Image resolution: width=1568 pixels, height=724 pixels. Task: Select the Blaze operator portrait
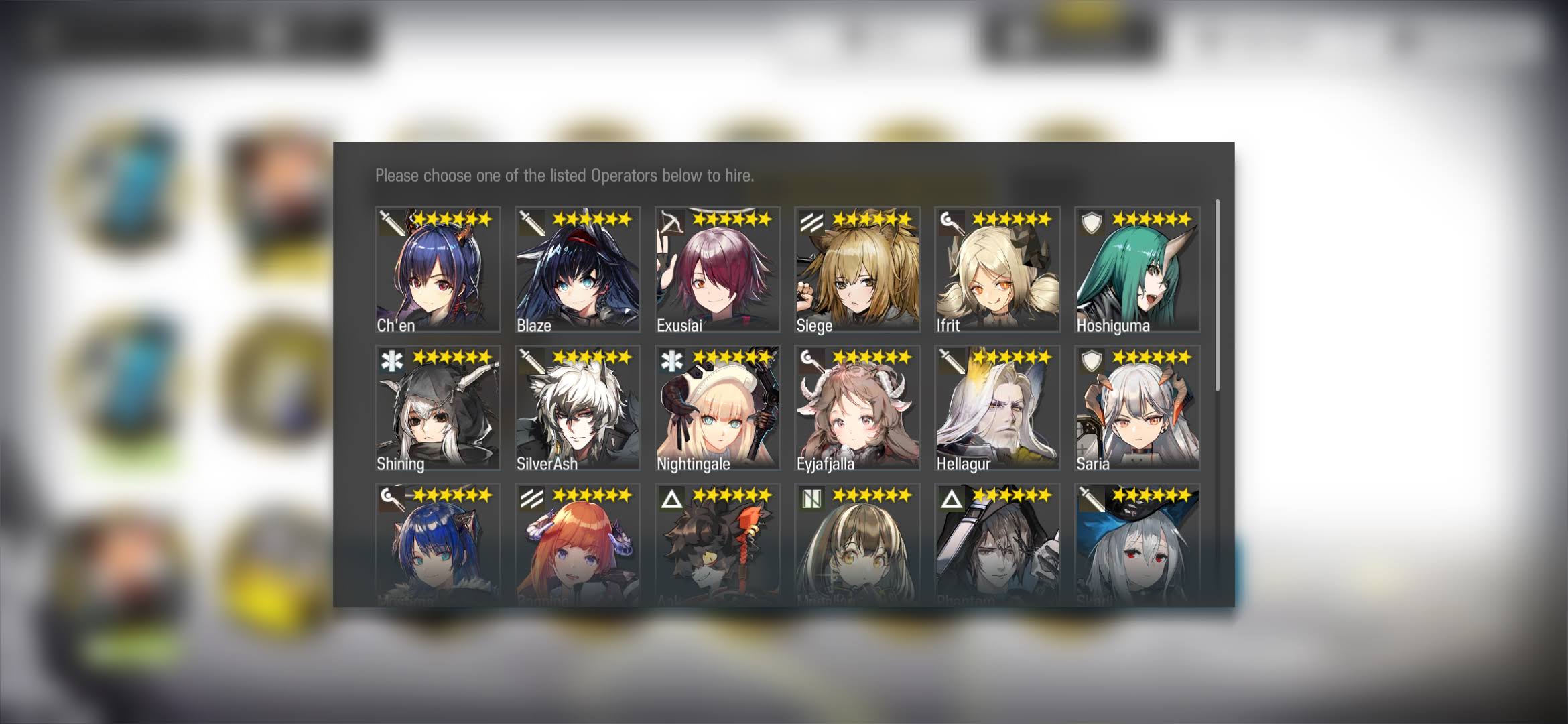pyautogui.click(x=578, y=269)
